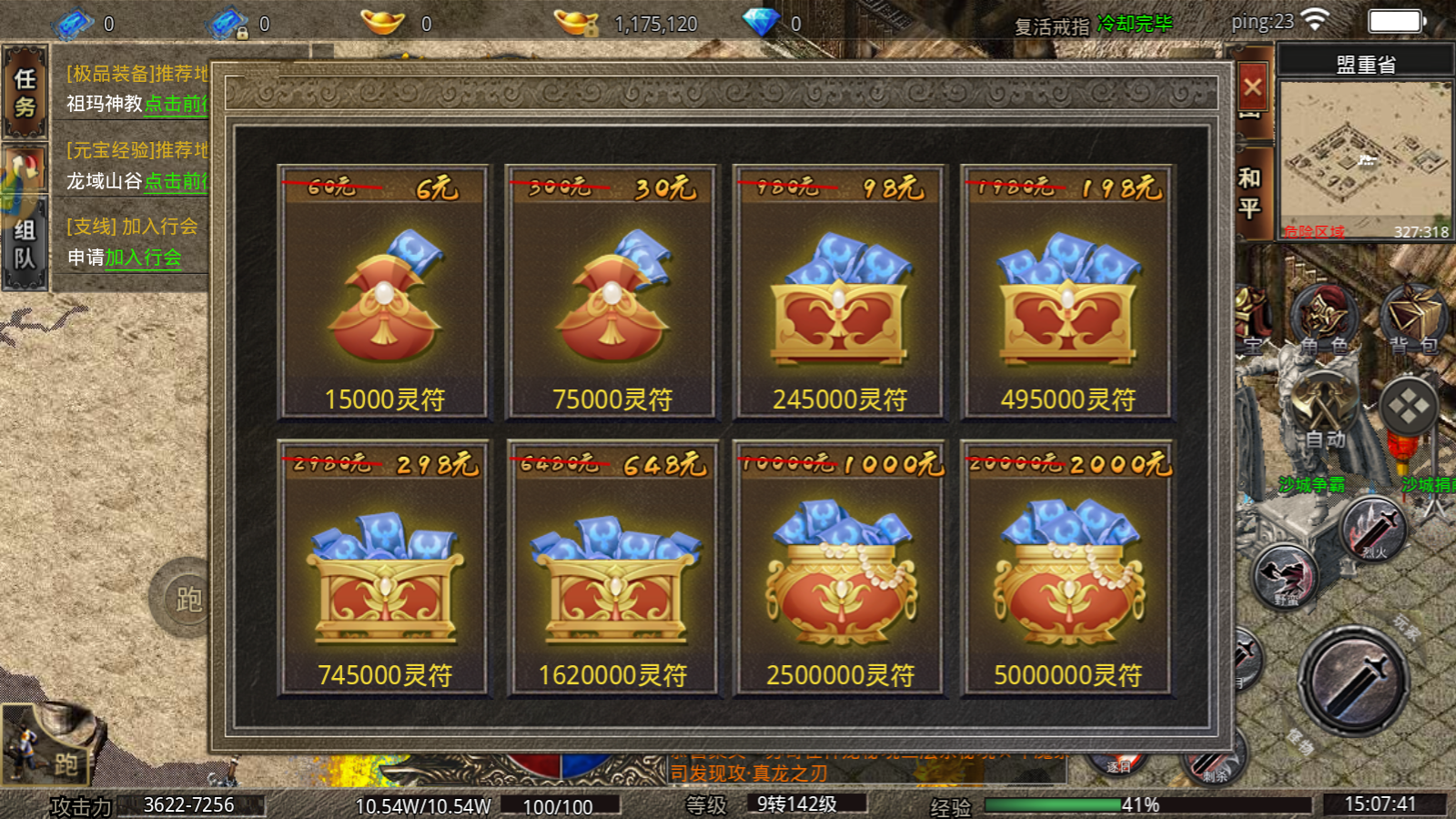Open the minimap of 盟重省
The width and height of the screenshot is (1456, 819).
click(x=1364, y=159)
